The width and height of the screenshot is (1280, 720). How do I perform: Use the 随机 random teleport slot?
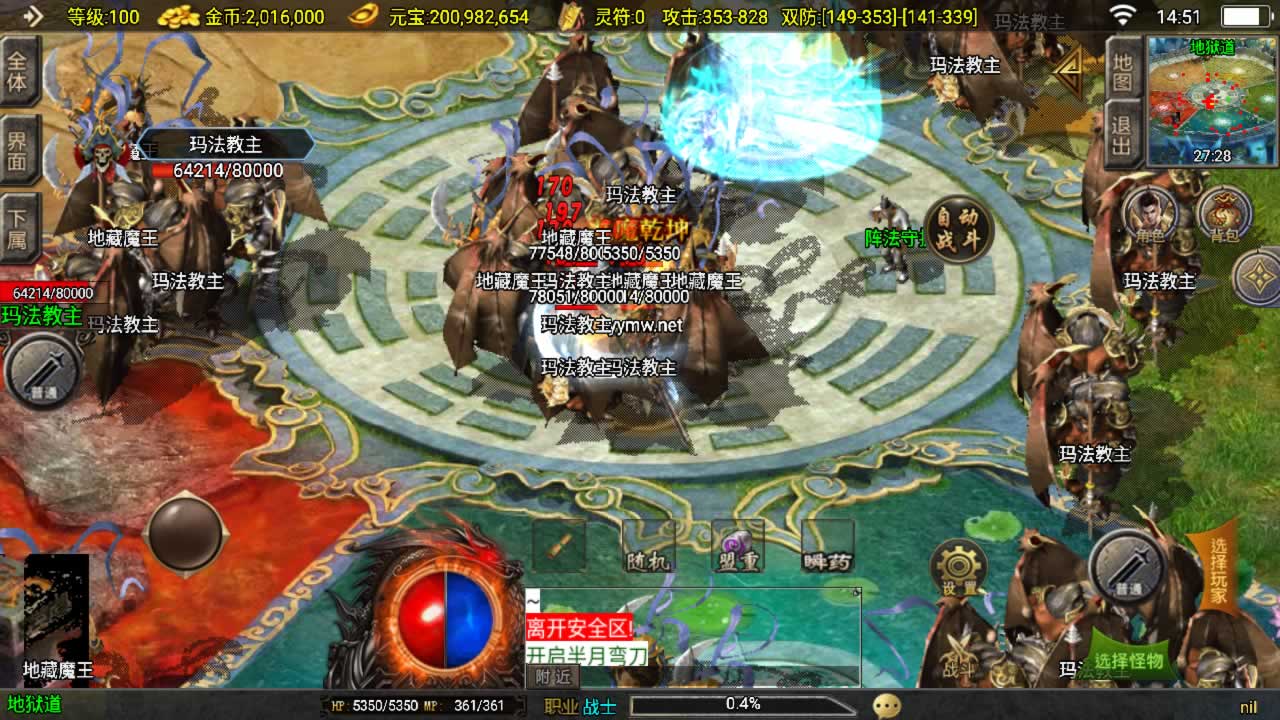pyautogui.click(x=648, y=547)
